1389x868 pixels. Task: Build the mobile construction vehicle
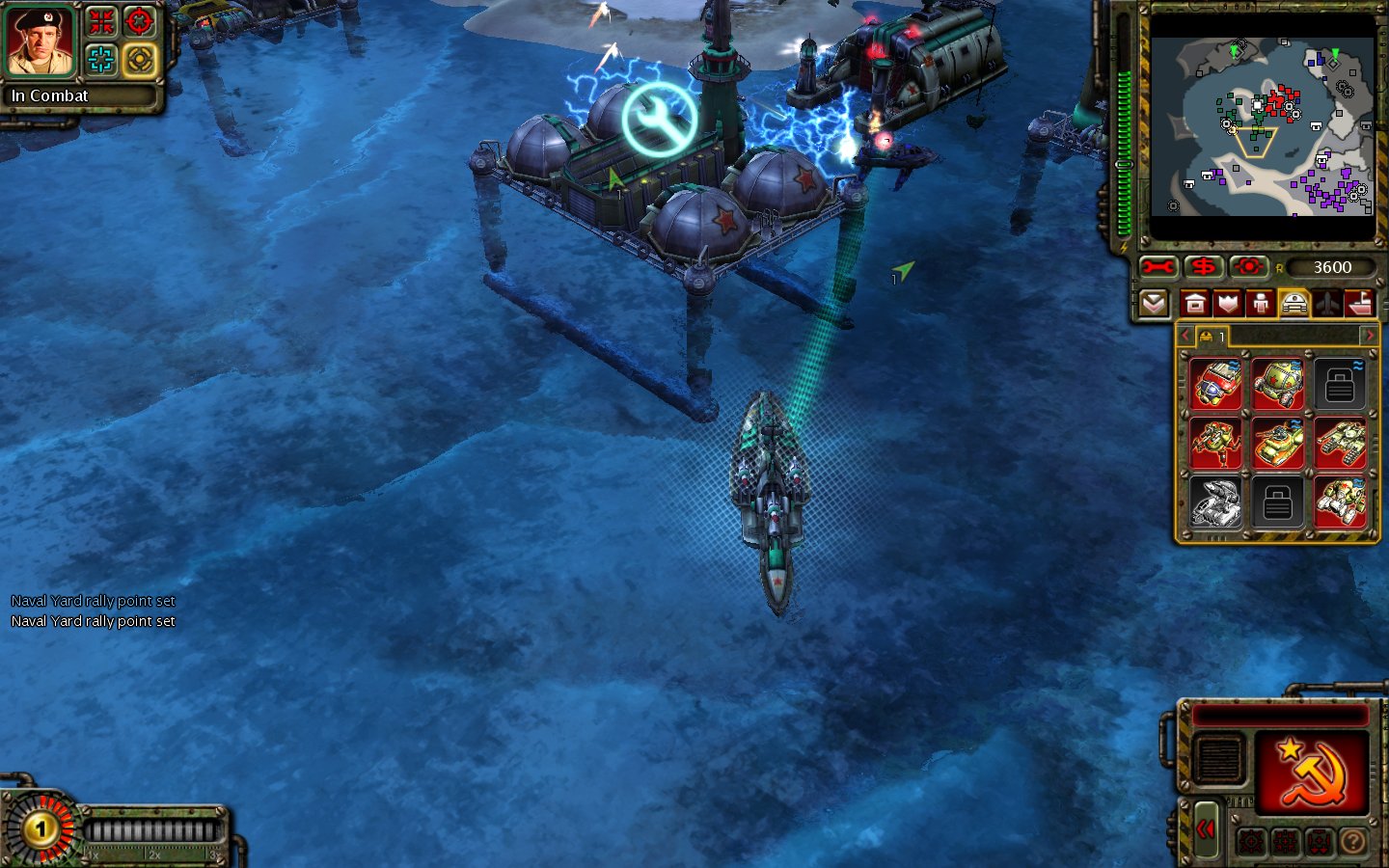coord(1341,502)
